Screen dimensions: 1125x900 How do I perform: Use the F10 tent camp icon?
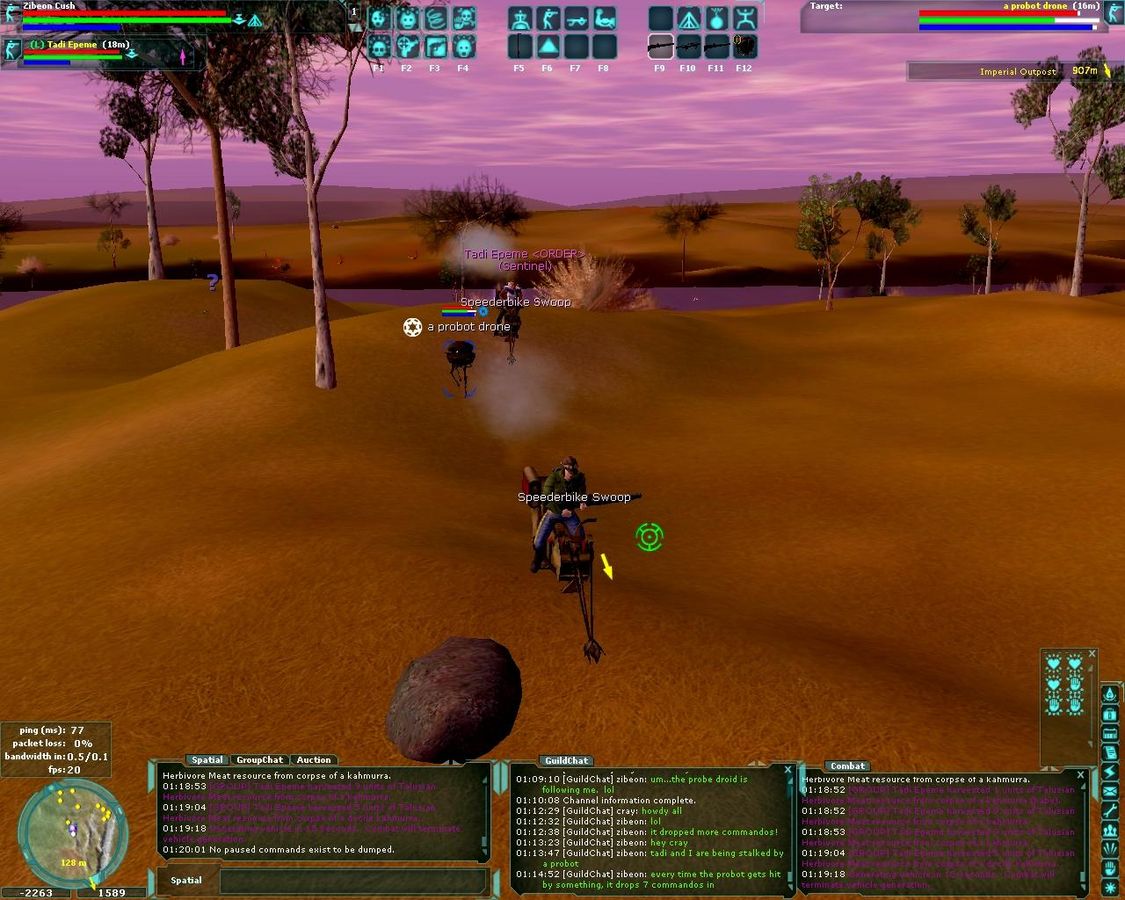tap(688, 19)
